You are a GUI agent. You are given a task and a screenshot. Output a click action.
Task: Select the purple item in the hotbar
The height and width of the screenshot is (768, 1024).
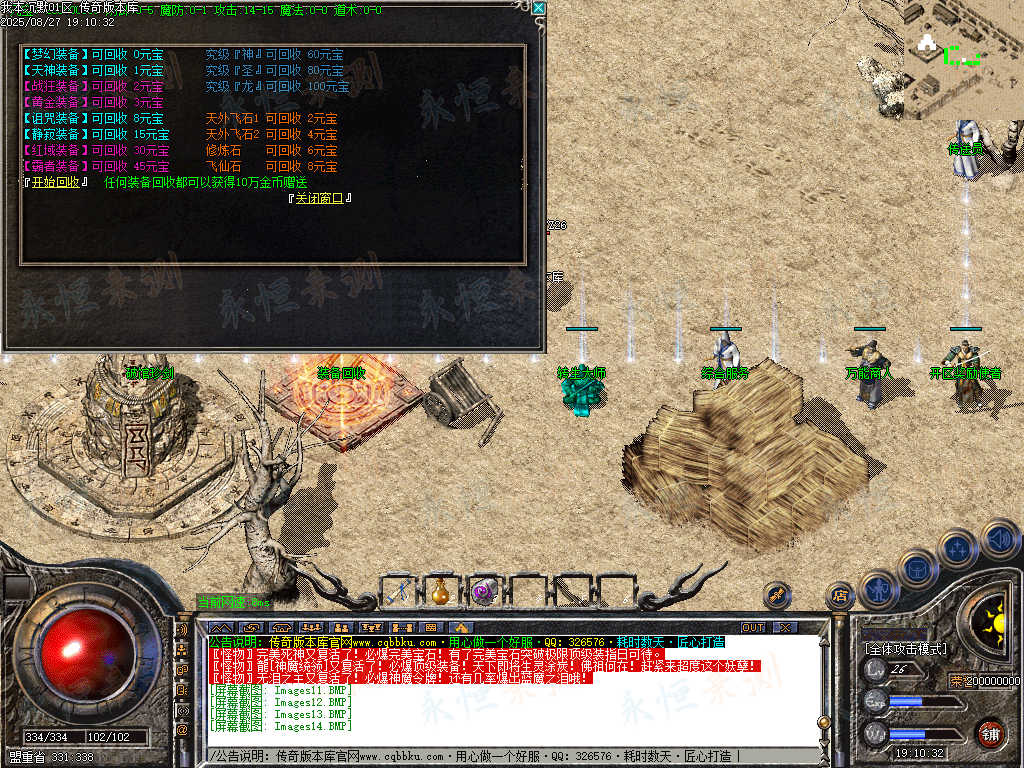click(x=485, y=591)
